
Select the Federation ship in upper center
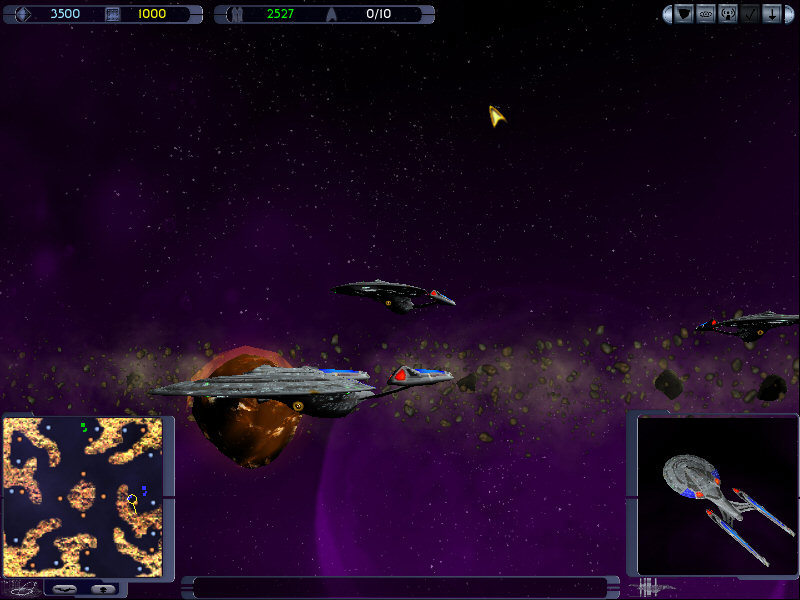click(x=392, y=293)
